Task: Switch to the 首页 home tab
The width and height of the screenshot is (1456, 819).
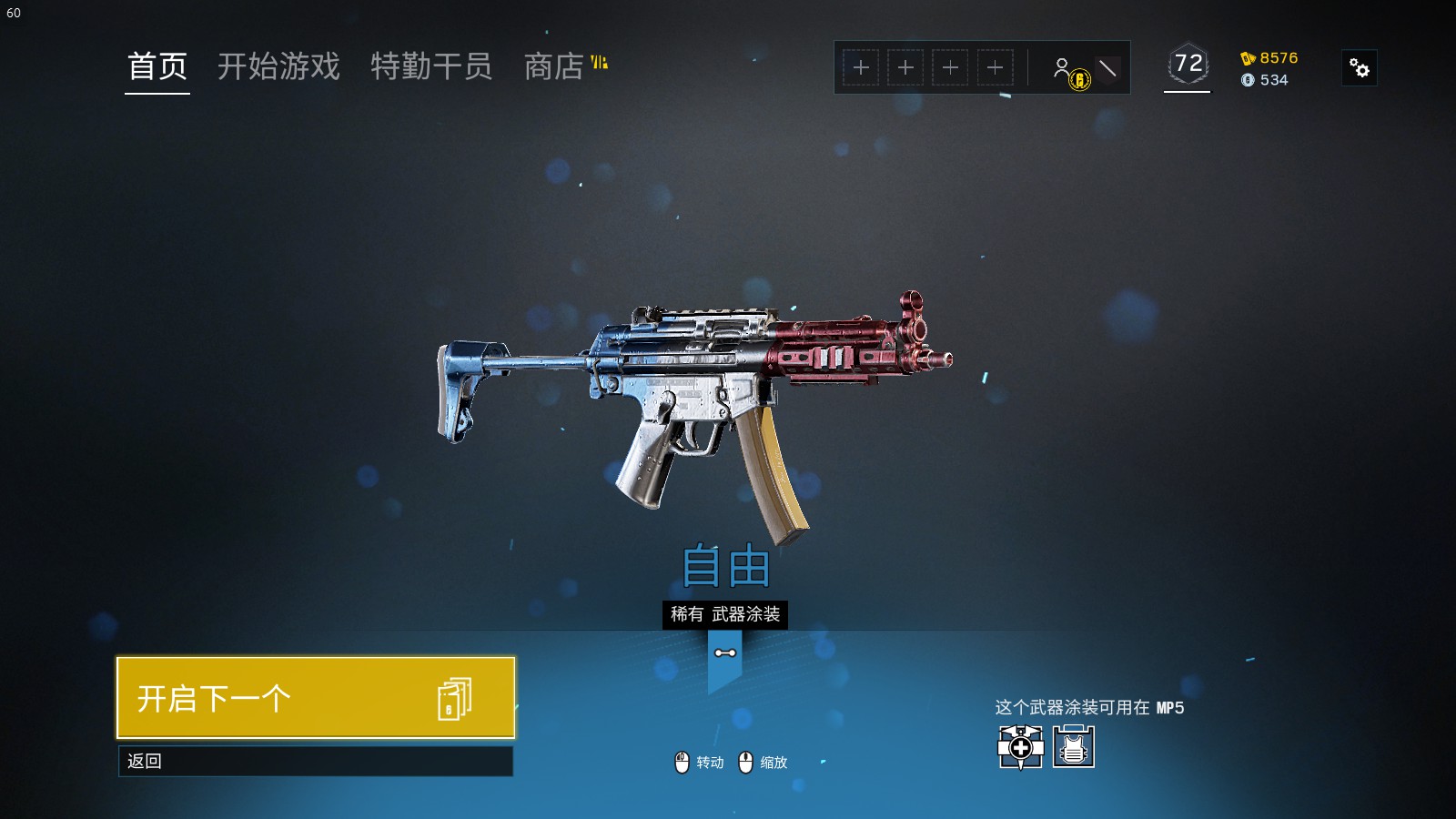Action: pos(157,66)
